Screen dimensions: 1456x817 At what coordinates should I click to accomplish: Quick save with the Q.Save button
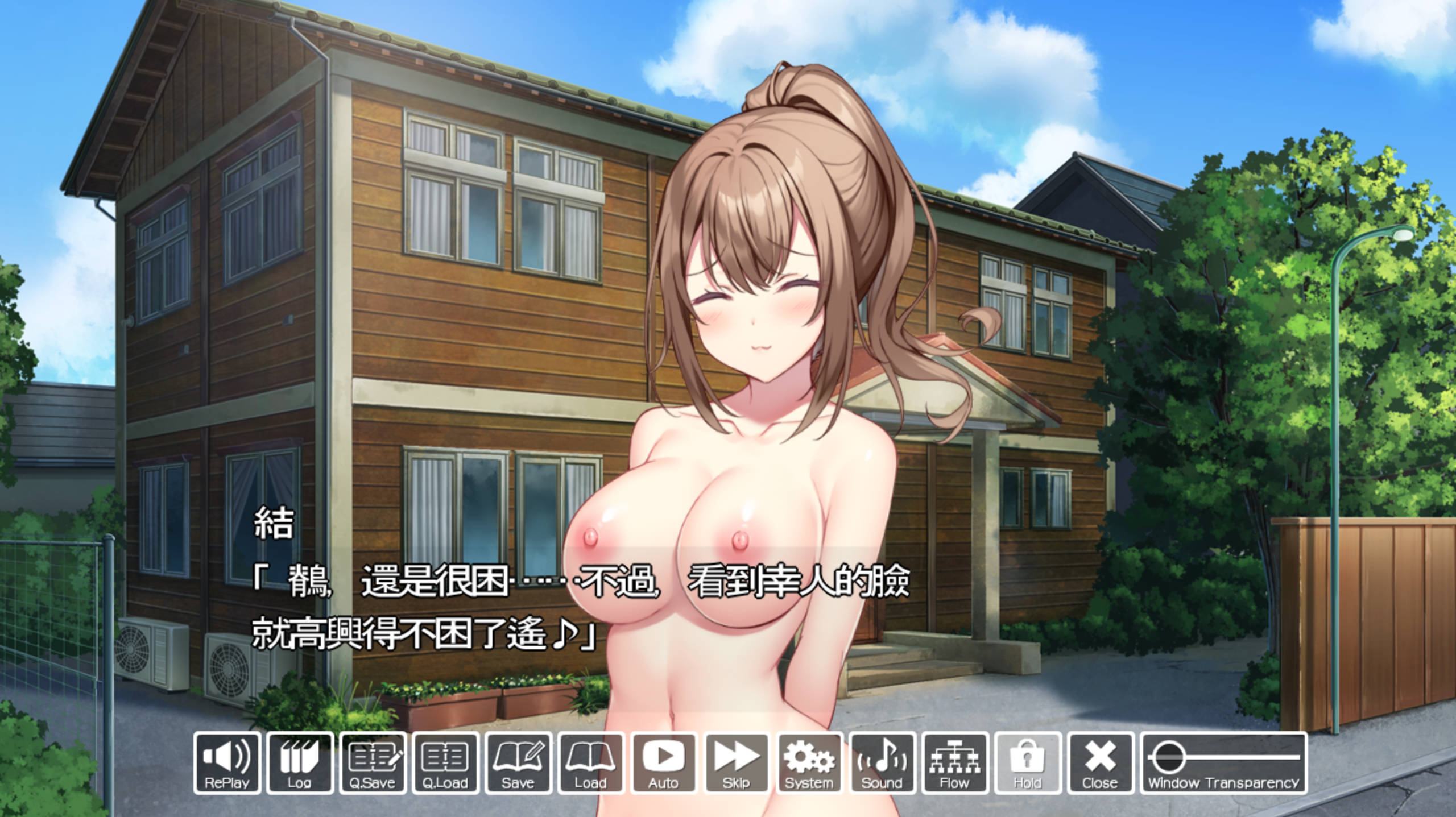pyautogui.click(x=373, y=762)
